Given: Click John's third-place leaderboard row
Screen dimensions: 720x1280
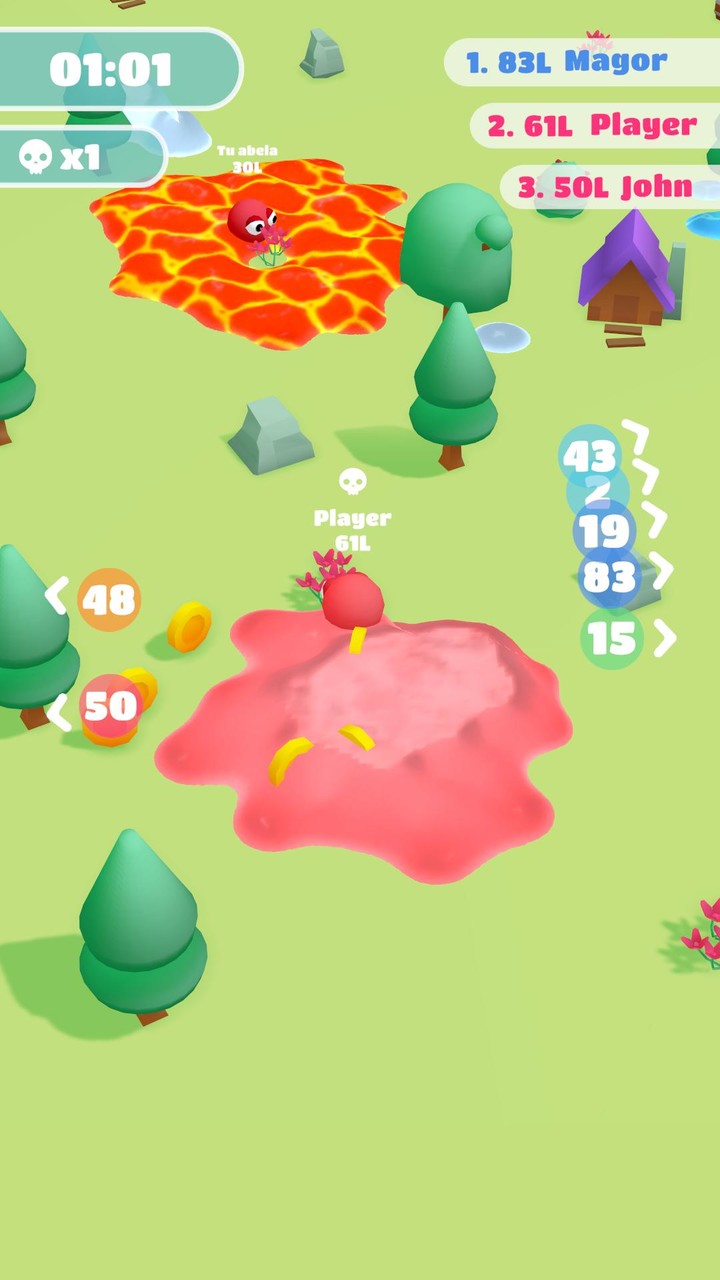Looking at the screenshot, I should pyautogui.click(x=606, y=188).
